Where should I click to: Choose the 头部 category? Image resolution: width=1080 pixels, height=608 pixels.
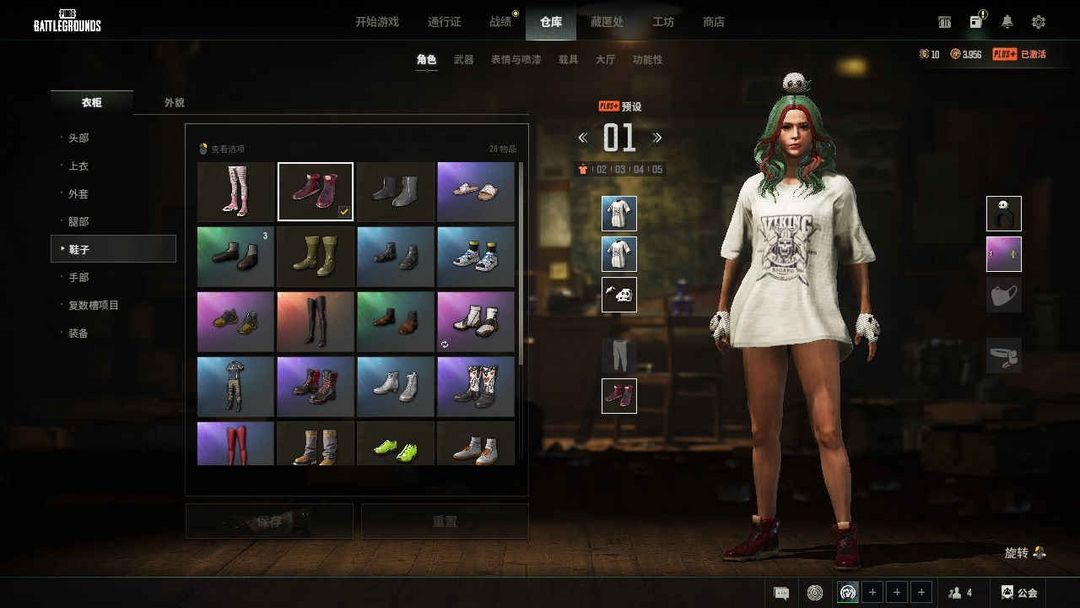click(x=79, y=138)
